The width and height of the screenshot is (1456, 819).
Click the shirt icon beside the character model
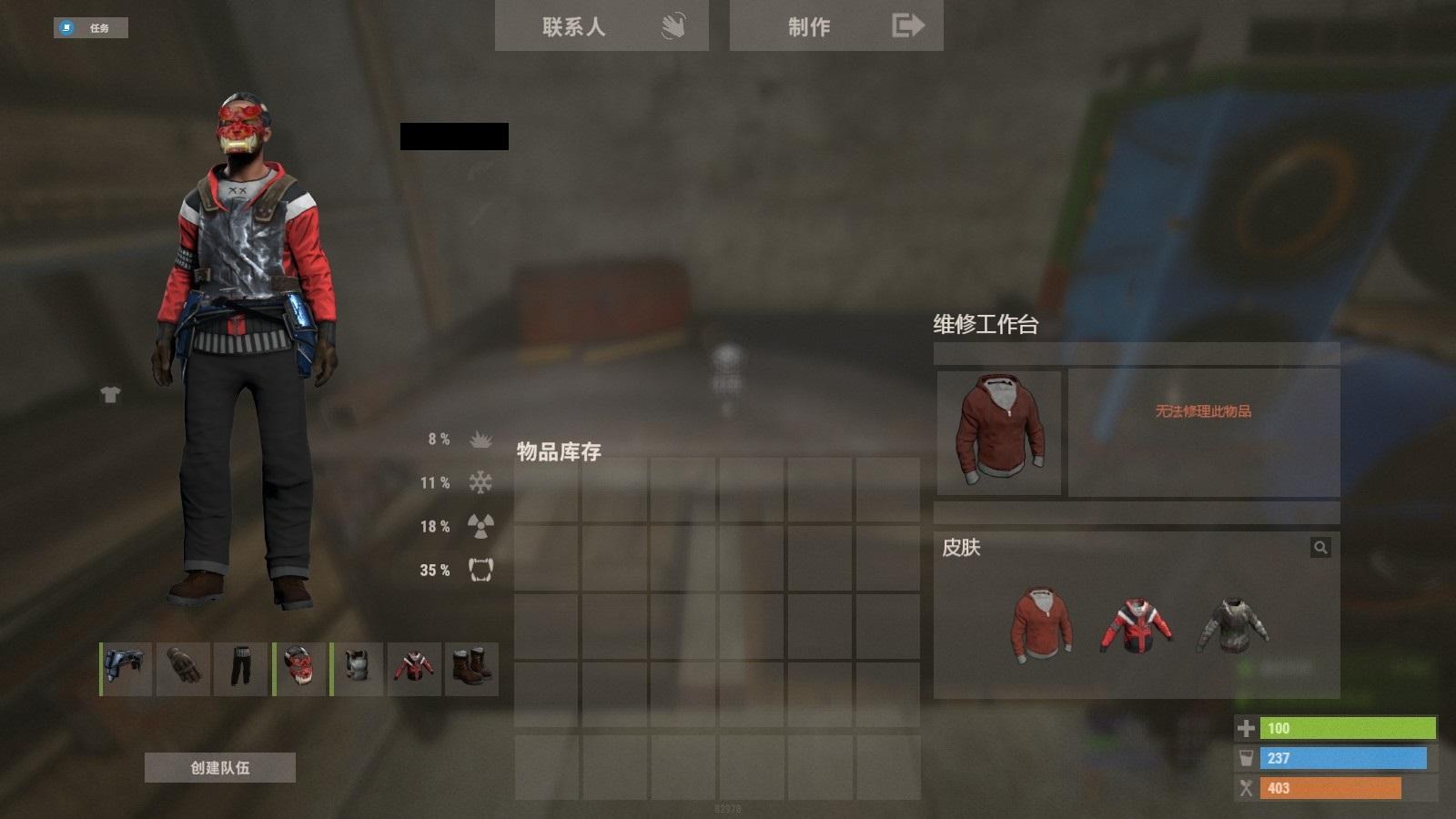(109, 395)
